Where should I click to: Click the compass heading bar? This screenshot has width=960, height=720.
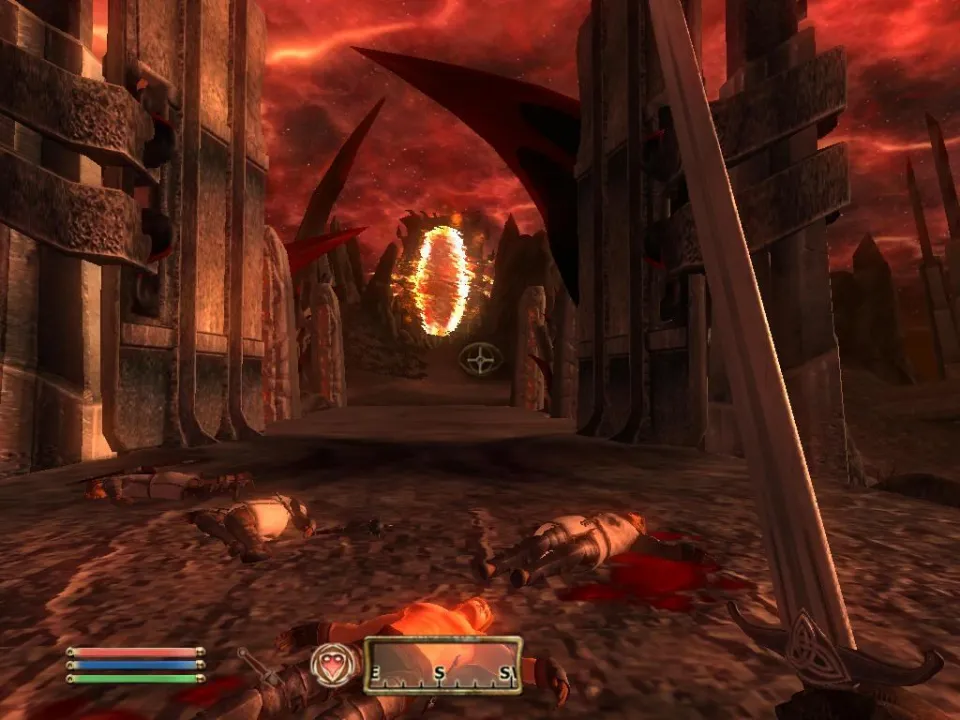(442, 664)
